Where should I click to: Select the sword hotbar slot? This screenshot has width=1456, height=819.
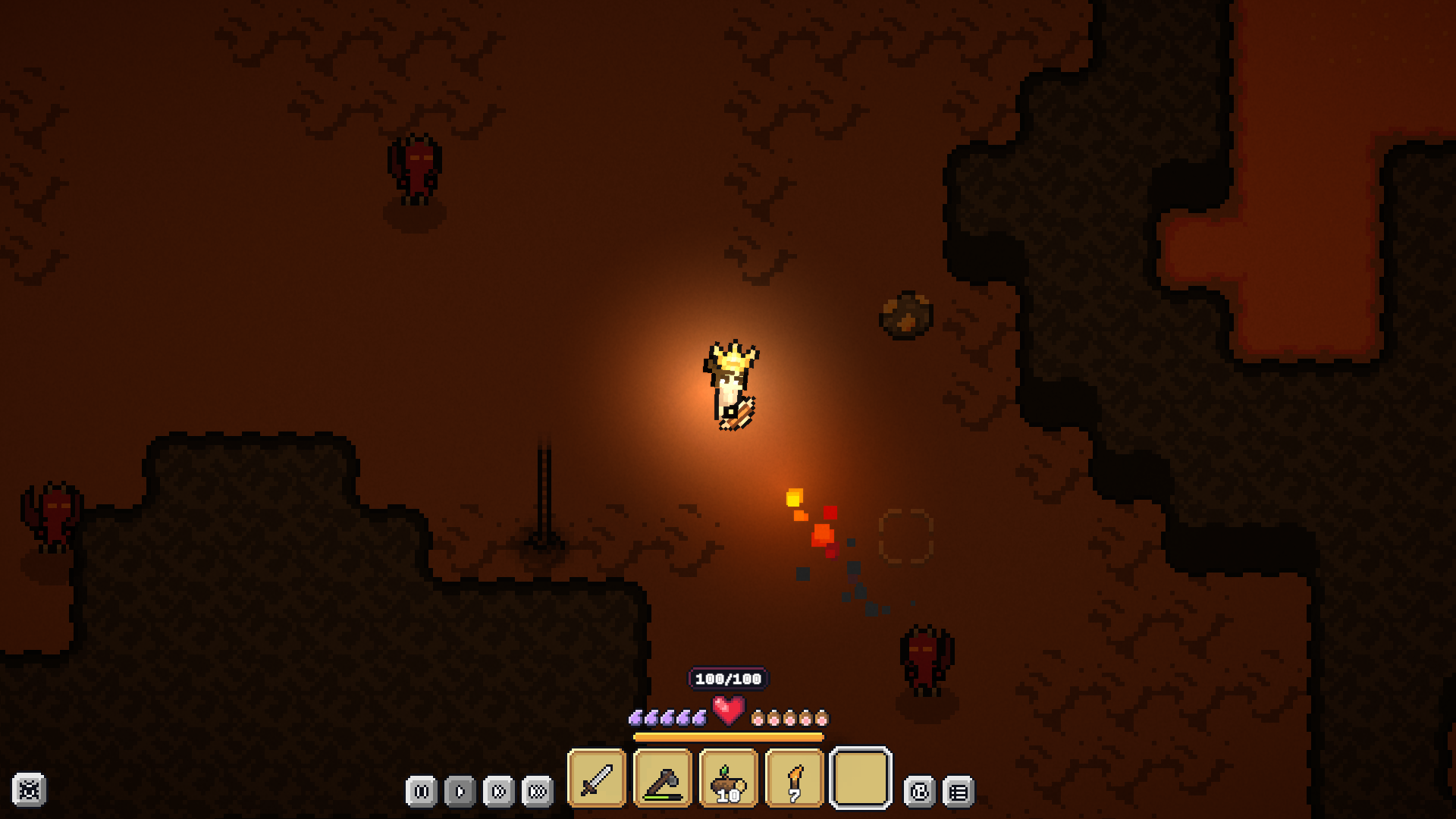click(597, 779)
